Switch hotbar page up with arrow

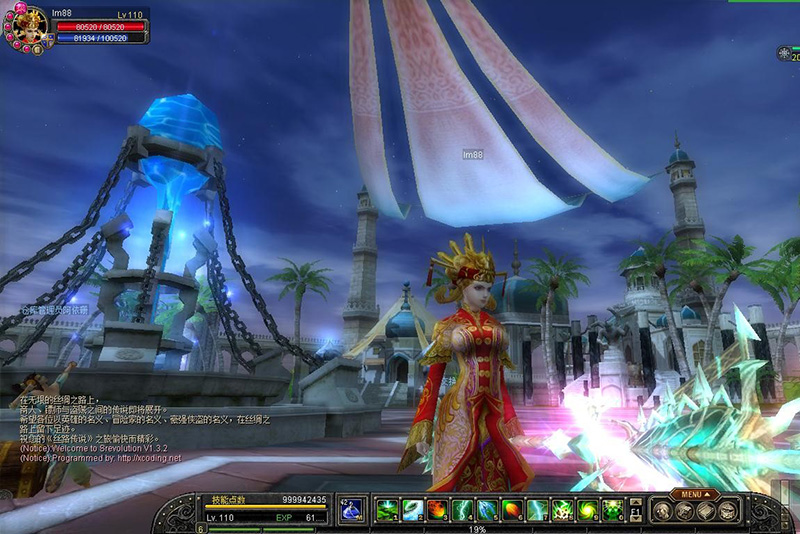634,502
